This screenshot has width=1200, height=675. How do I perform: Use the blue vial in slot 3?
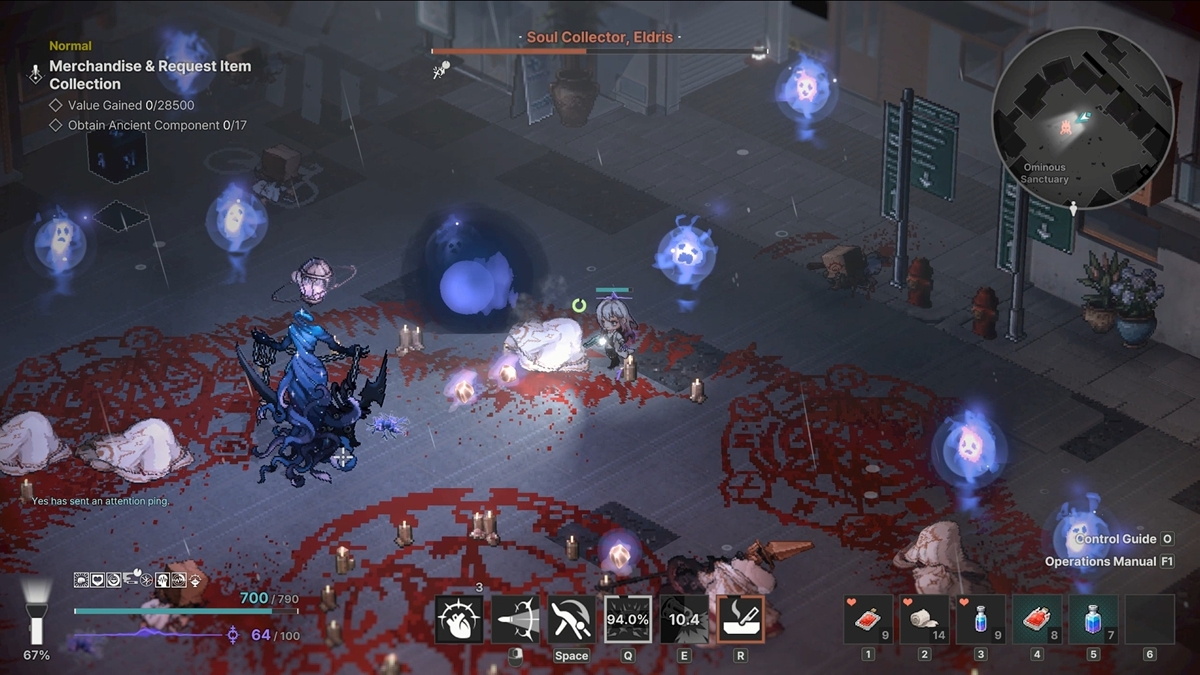click(981, 620)
